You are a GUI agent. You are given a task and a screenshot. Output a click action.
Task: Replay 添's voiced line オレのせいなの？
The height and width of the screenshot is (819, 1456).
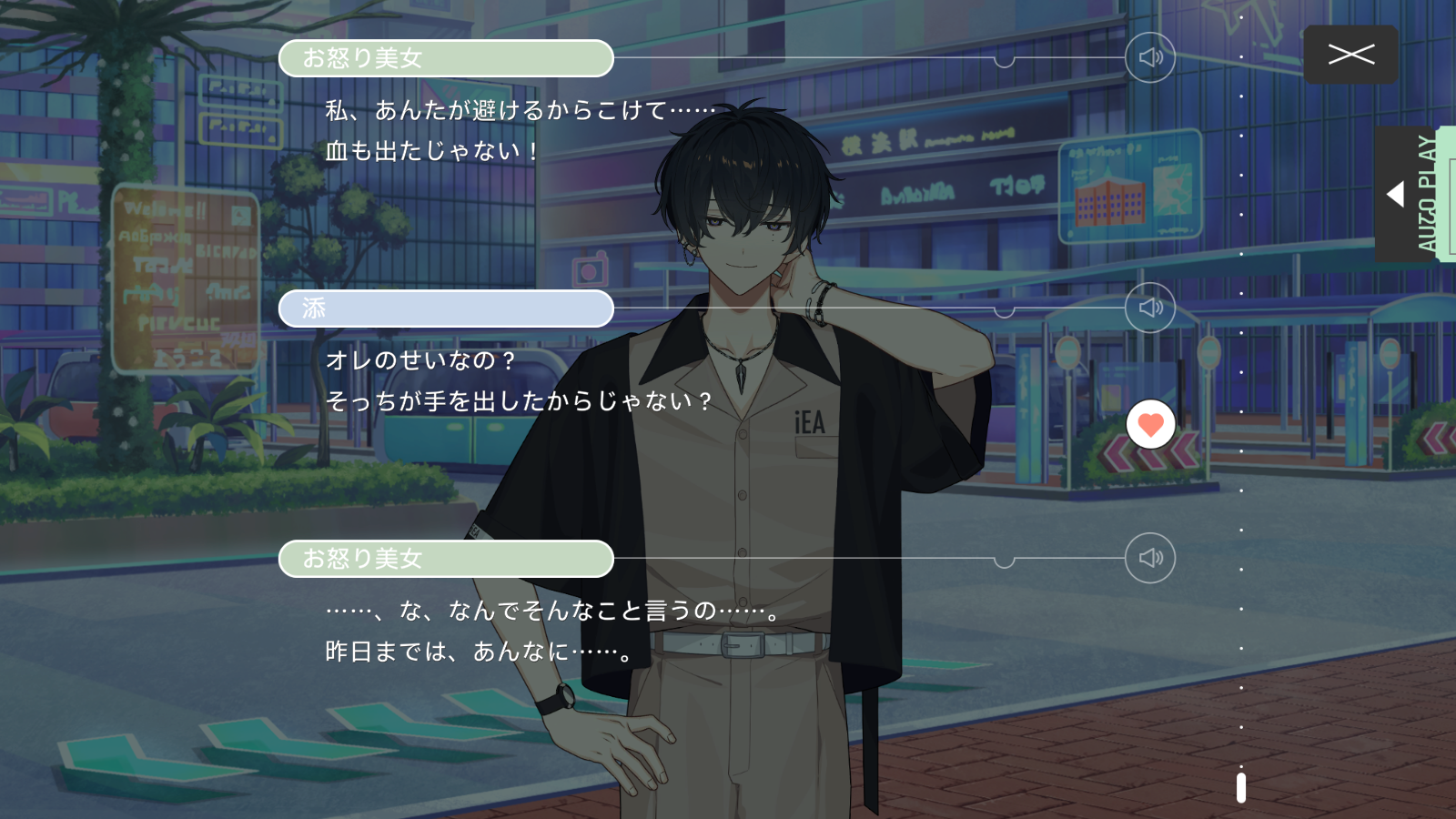click(x=1150, y=308)
